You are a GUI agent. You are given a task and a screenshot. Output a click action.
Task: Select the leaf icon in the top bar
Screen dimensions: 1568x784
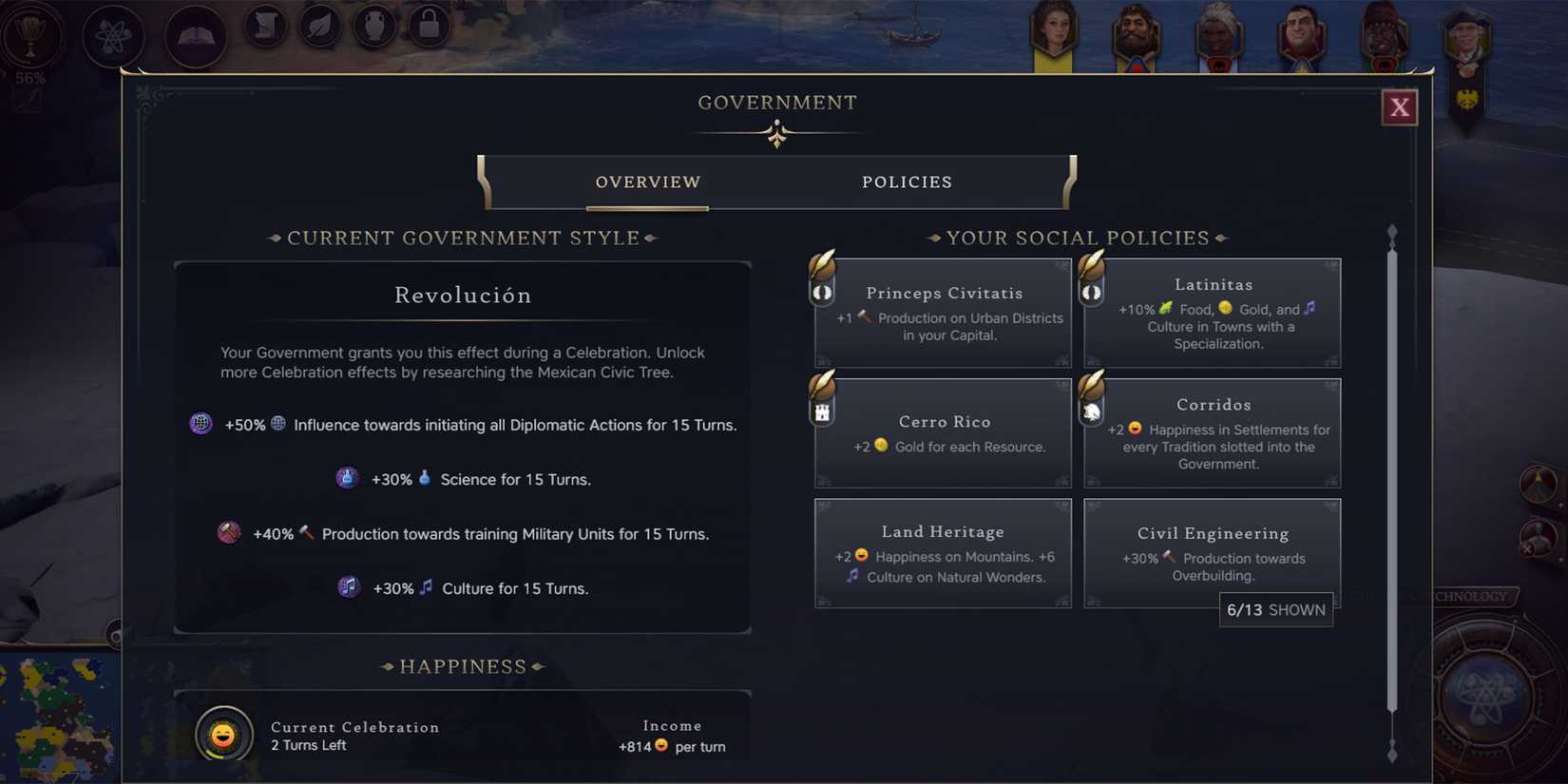click(x=318, y=26)
